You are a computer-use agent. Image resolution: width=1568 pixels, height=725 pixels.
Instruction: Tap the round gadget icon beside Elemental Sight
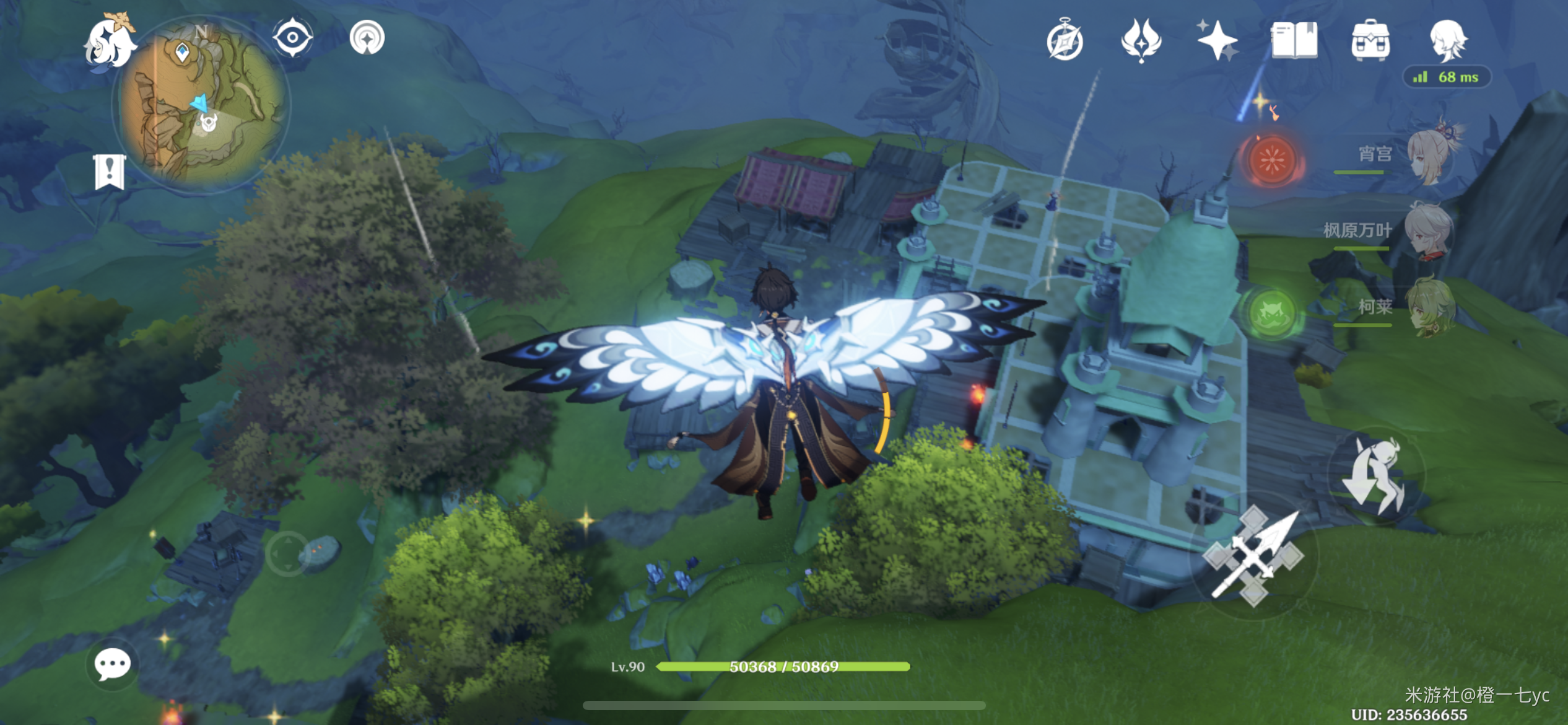367,38
